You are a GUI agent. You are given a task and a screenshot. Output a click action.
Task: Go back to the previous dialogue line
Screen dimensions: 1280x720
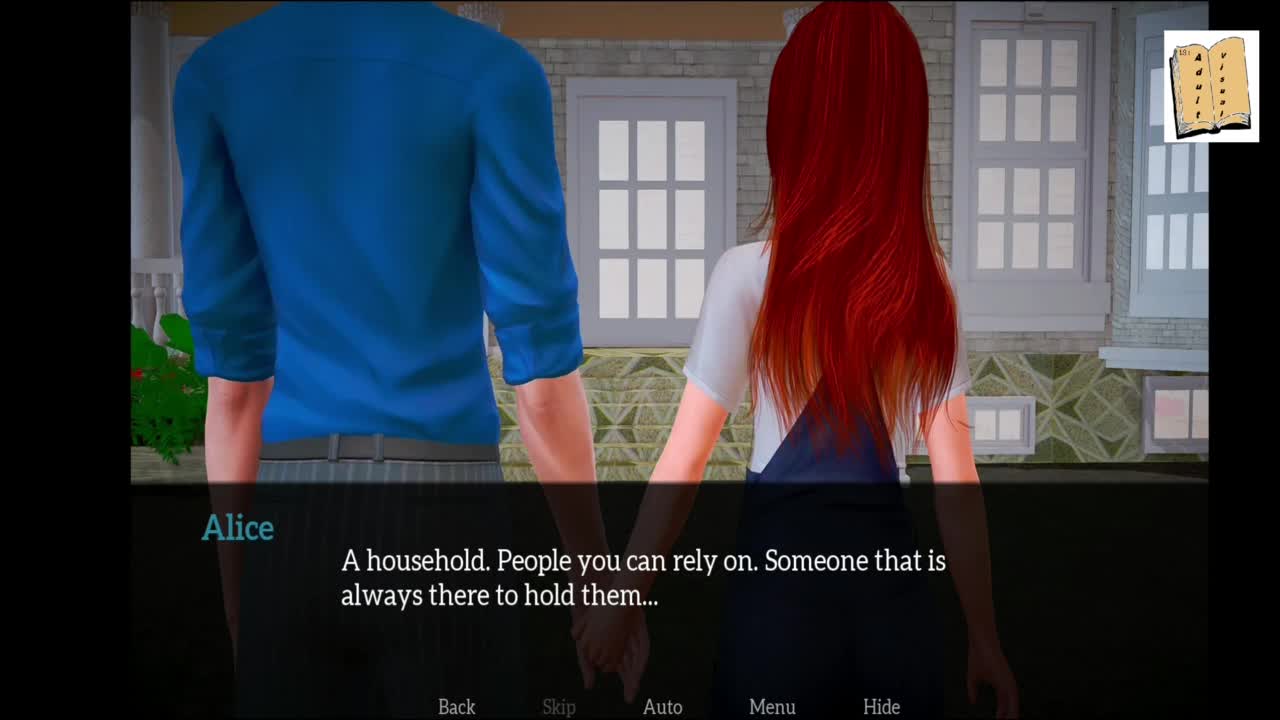point(456,707)
